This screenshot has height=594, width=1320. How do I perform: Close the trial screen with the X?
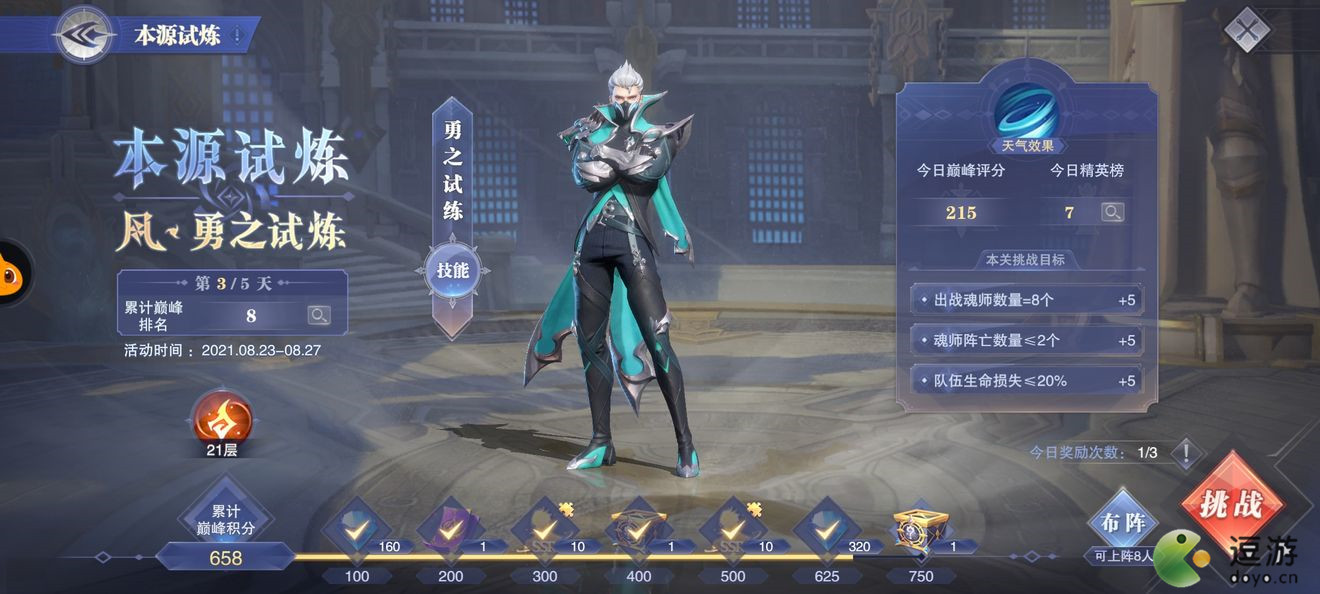tap(1247, 30)
